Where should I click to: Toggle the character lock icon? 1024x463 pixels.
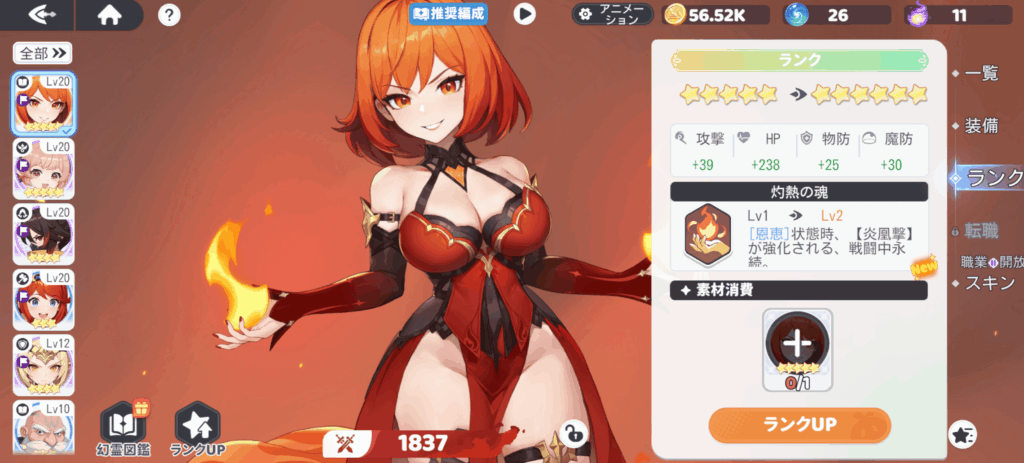pos(572,433)
